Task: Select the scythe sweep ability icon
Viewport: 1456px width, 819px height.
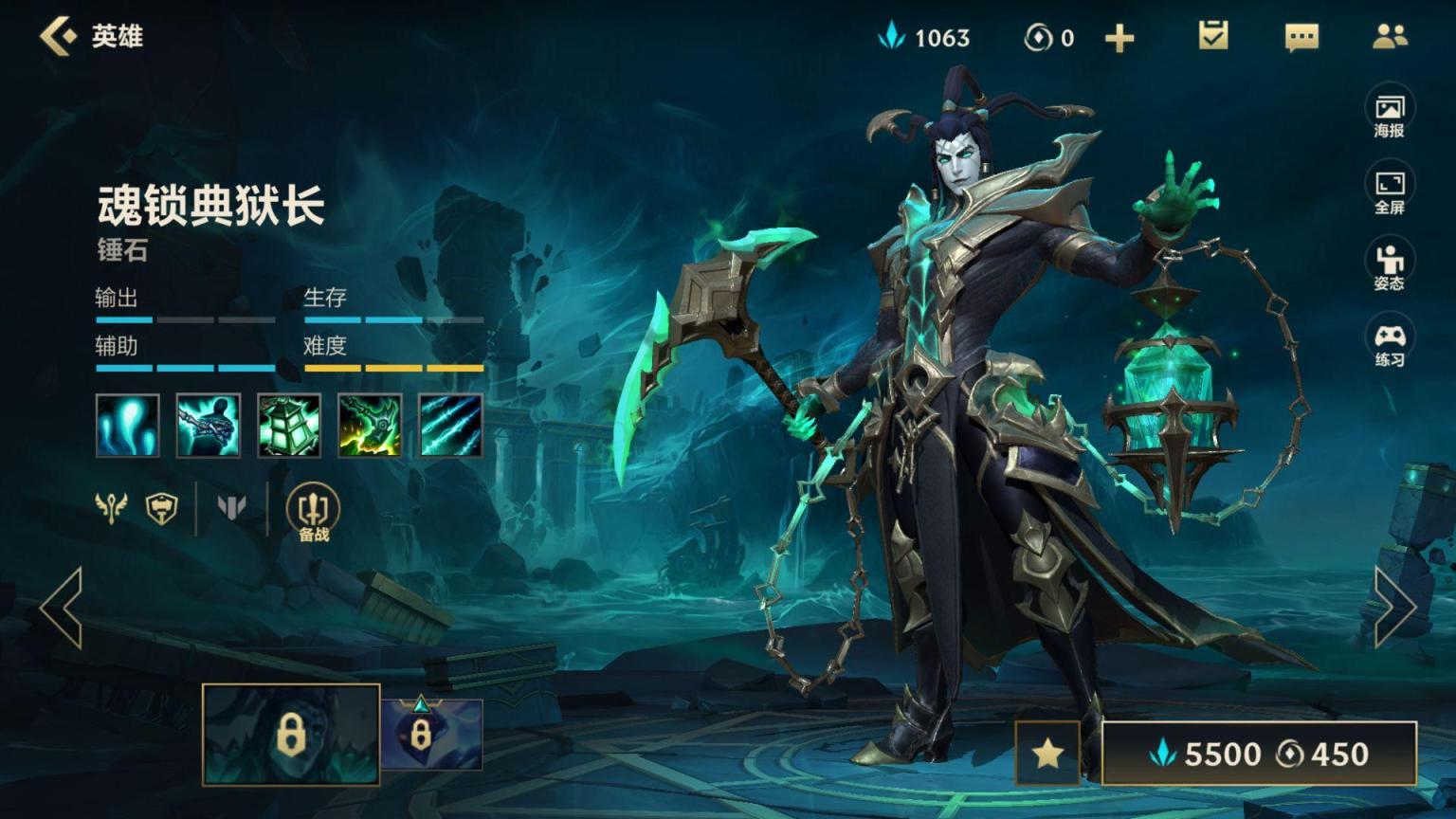Action: tap(370, 426)
